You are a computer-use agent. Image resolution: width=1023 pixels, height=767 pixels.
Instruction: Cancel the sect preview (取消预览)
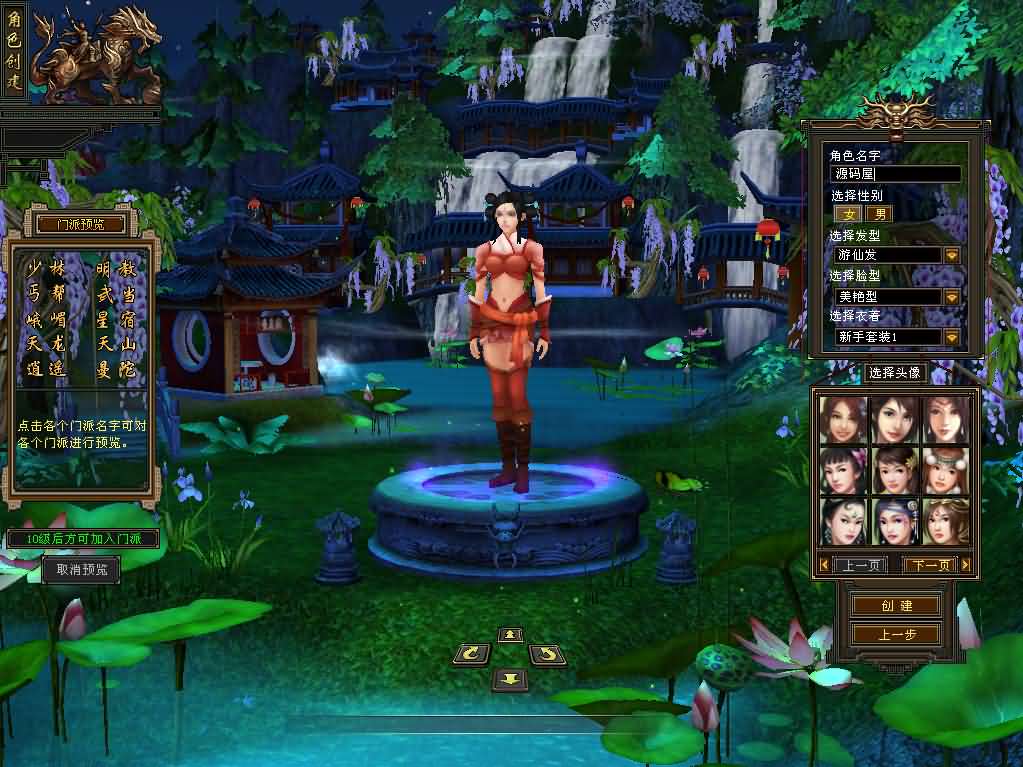point(81,570)
